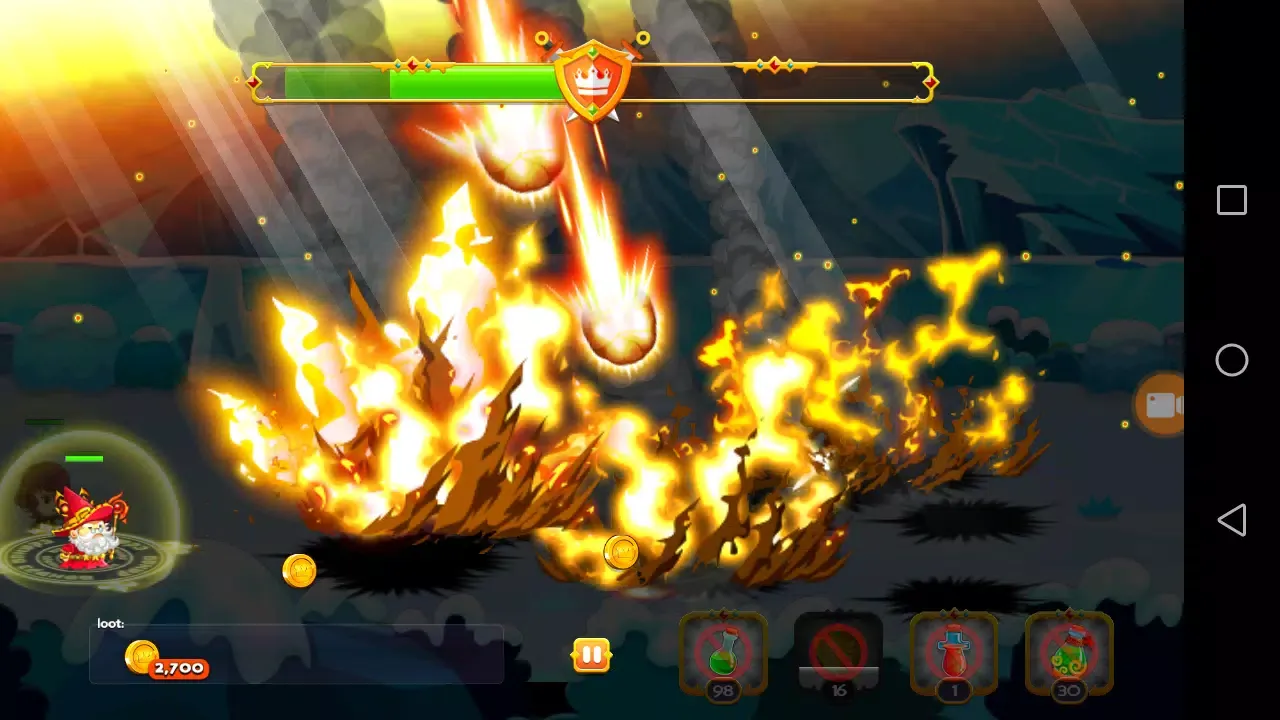Check the wizard's green health bar

[85, 458]
